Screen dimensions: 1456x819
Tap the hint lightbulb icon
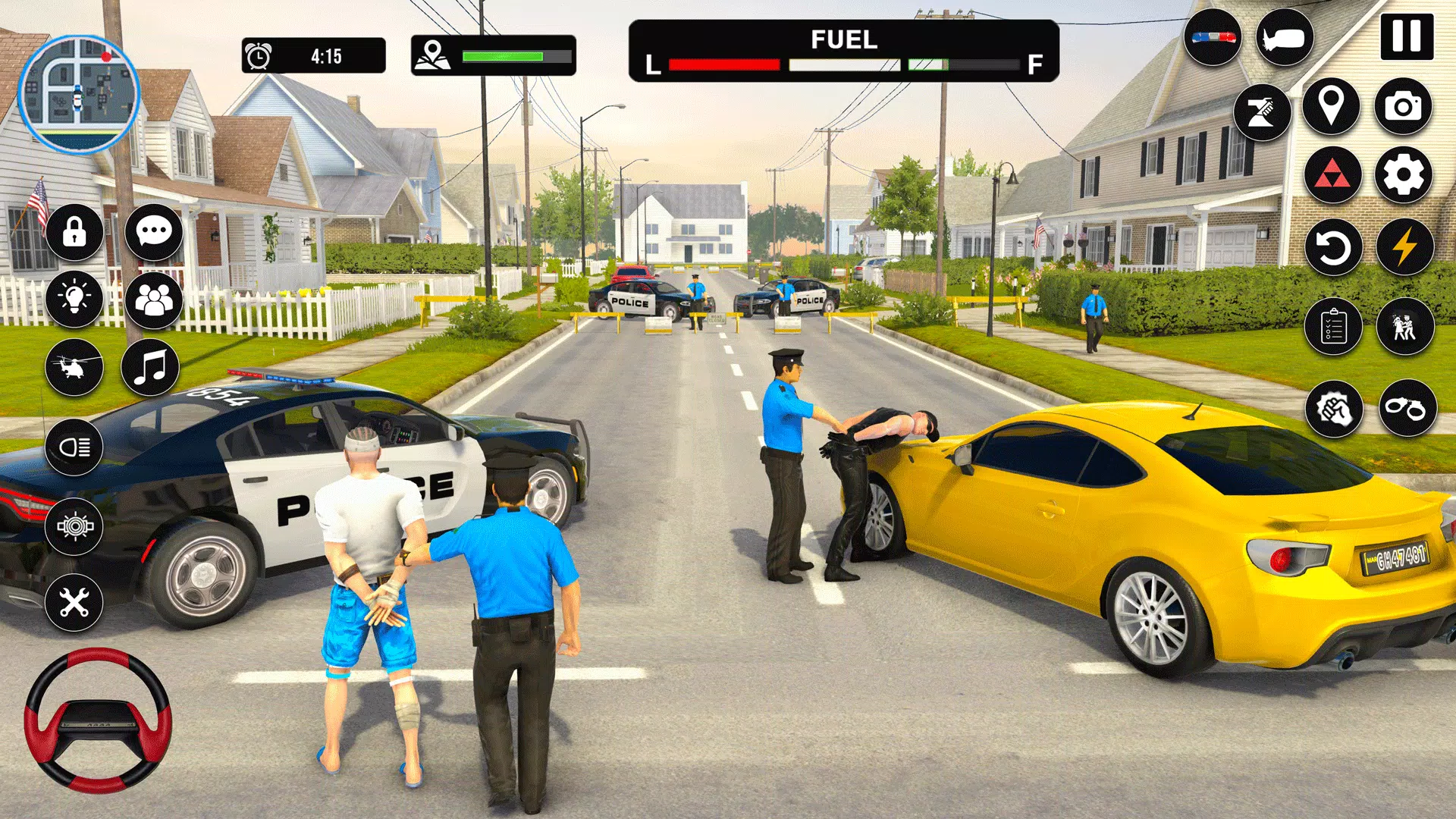point(74,296)
